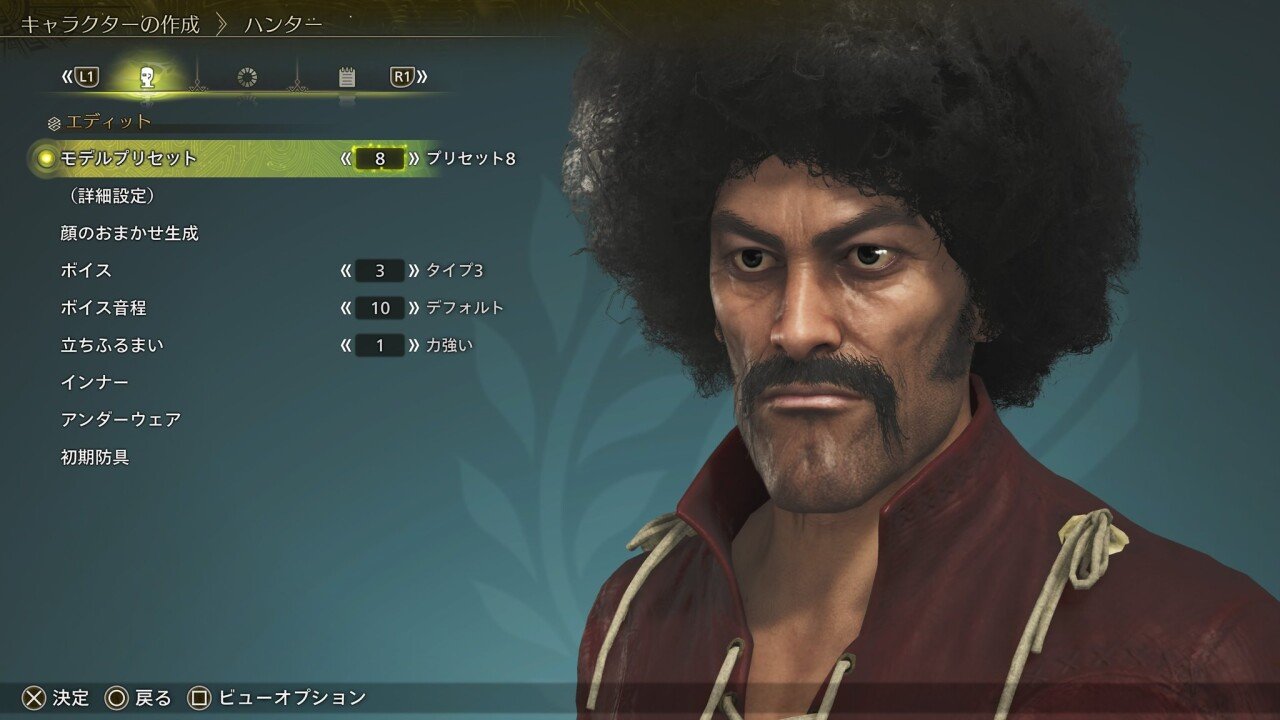Select the ボイス voice option row

click(86, 271)
